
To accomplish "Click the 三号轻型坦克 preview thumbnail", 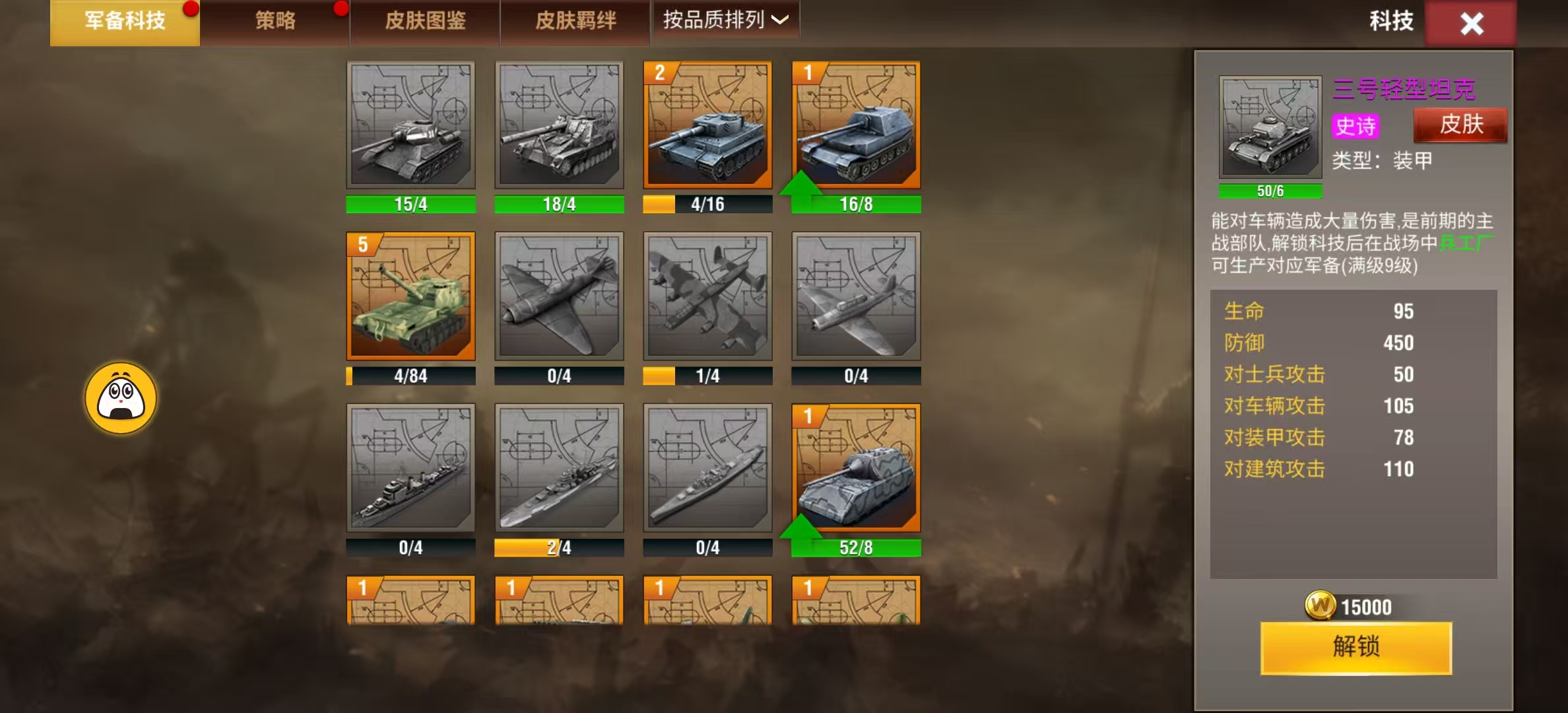I will coord(1270,127).
